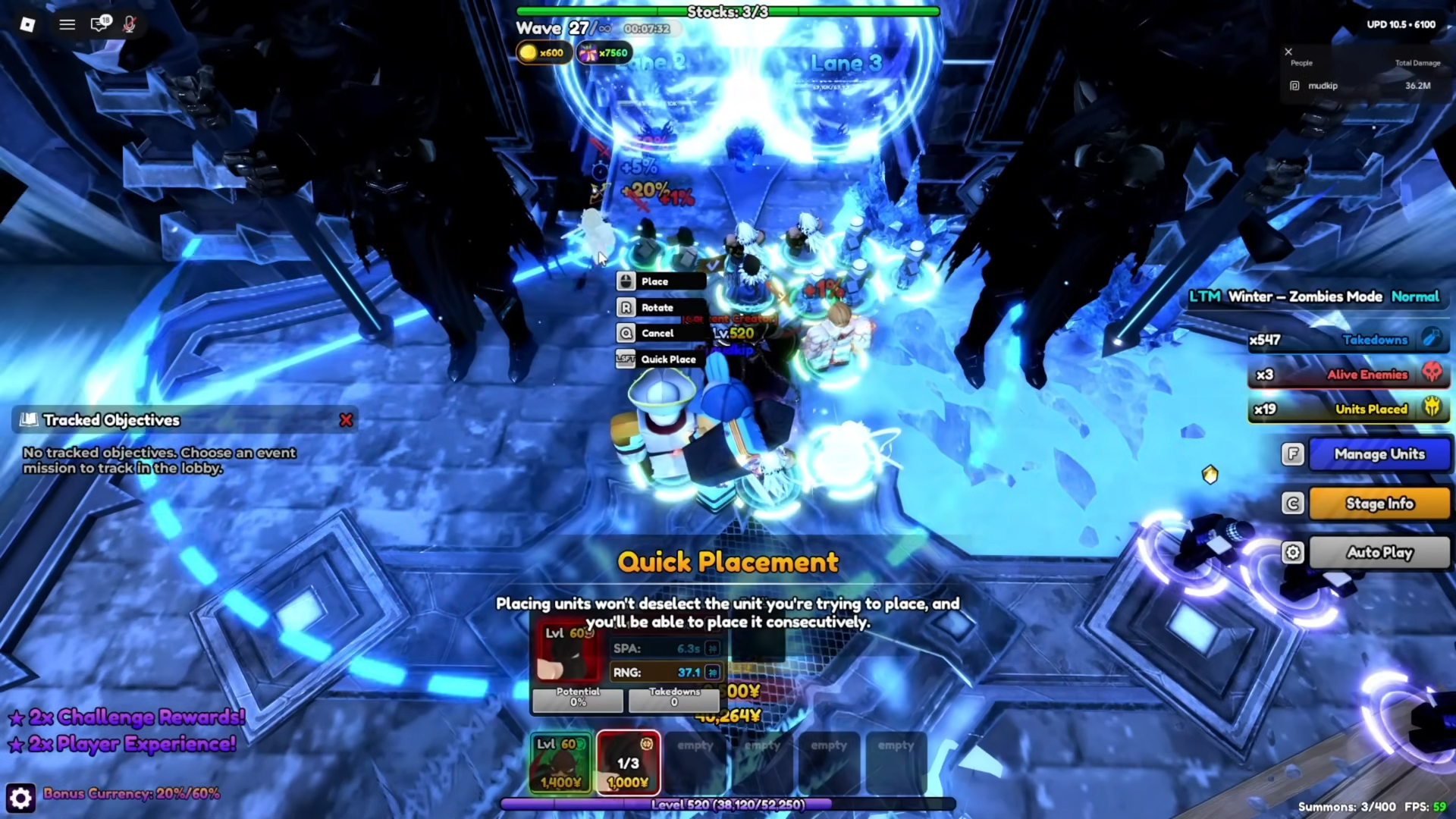The width and height of the screenshot is (1456, 819).
Task: Close the damage leaderboard panel
Action: [1288, 52]
